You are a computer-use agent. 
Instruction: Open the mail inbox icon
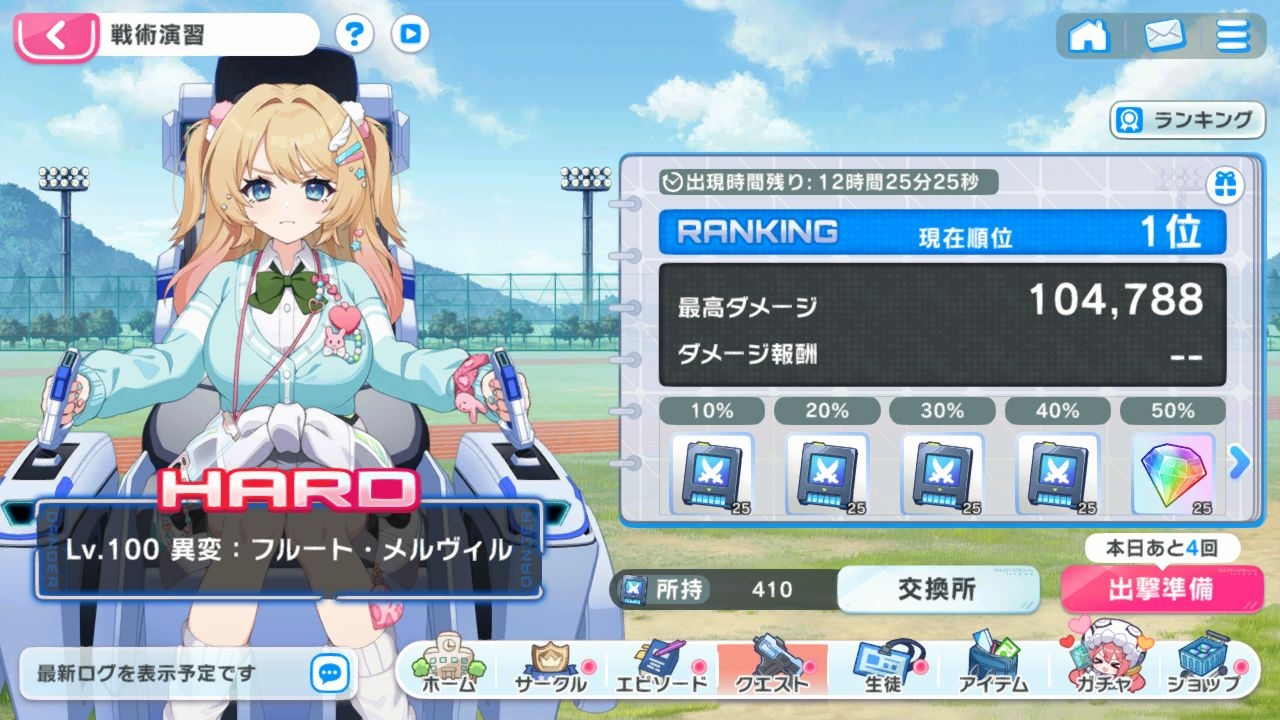tap(1163, 36)
